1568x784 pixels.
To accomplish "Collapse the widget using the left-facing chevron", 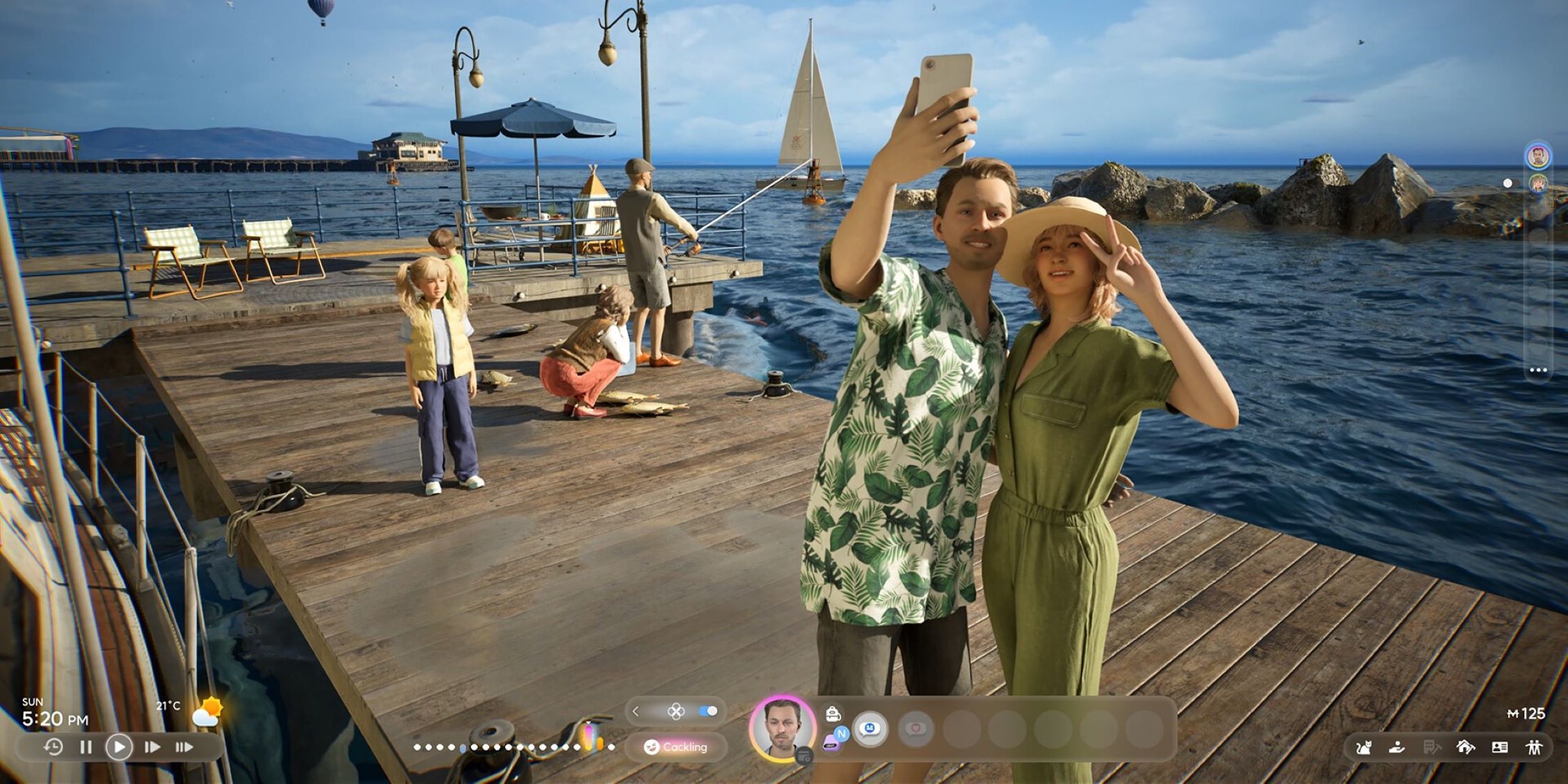I will click(635, 711).
